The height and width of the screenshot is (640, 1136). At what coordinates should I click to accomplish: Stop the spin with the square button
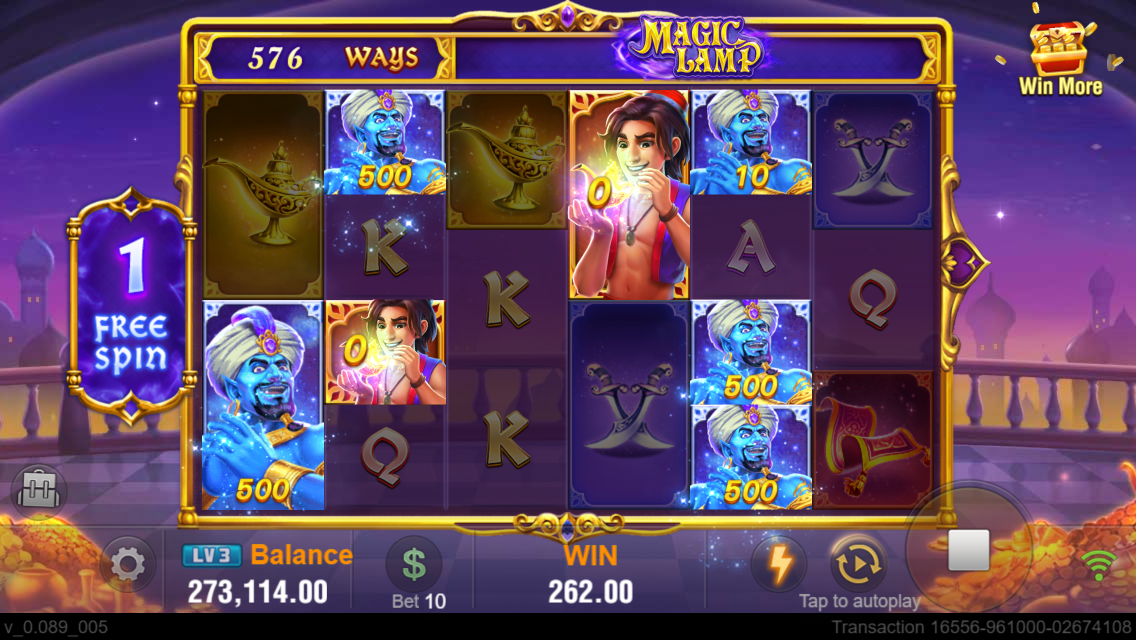pos(968,551)
